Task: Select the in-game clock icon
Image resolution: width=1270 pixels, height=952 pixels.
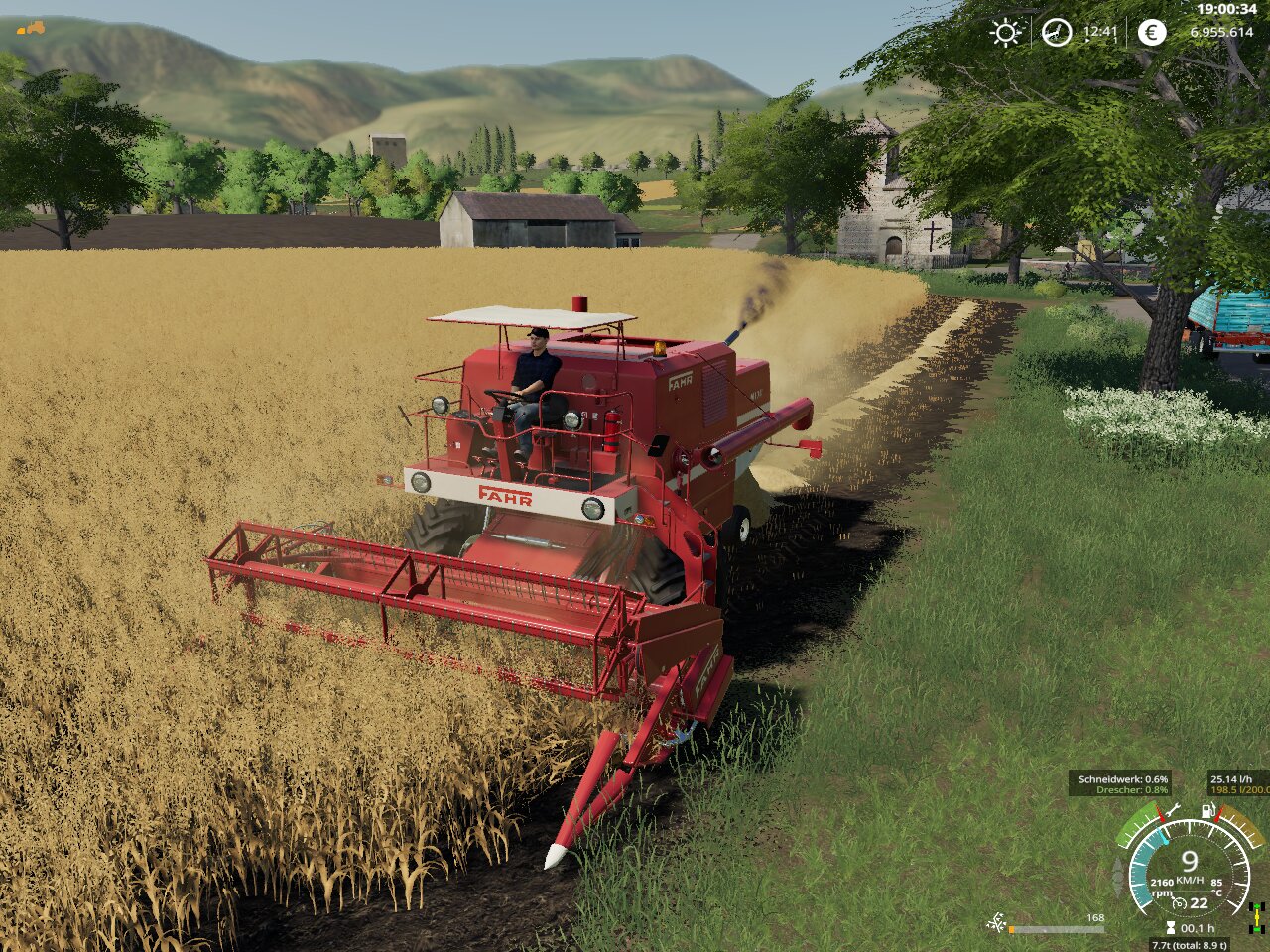Action: click(1056, 33)
